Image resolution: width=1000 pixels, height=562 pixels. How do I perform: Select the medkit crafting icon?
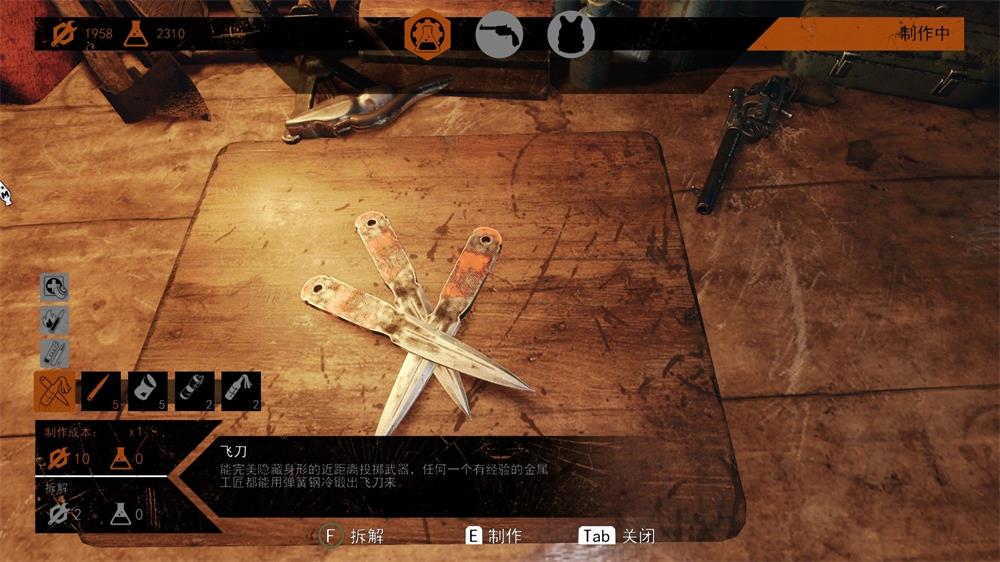(55, 288)
